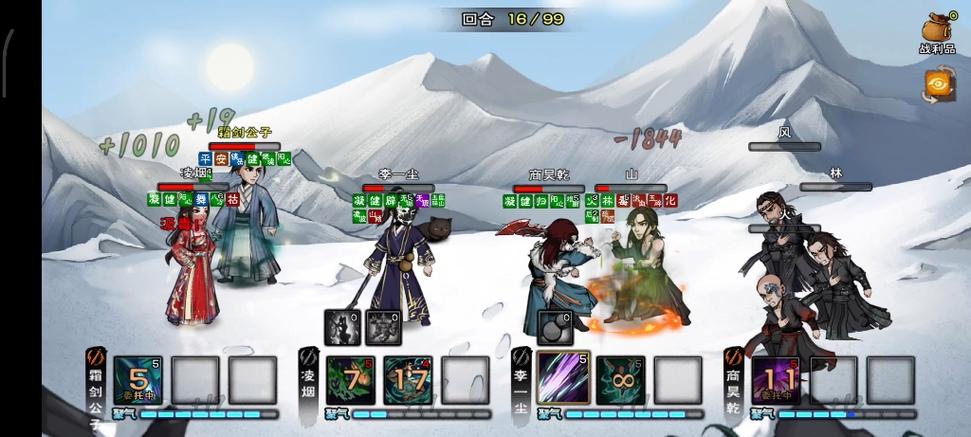This screenshot has width=971, height=437.
Task: Click 商昊乾's auto-battle slash icon
Action: (734, 356)
